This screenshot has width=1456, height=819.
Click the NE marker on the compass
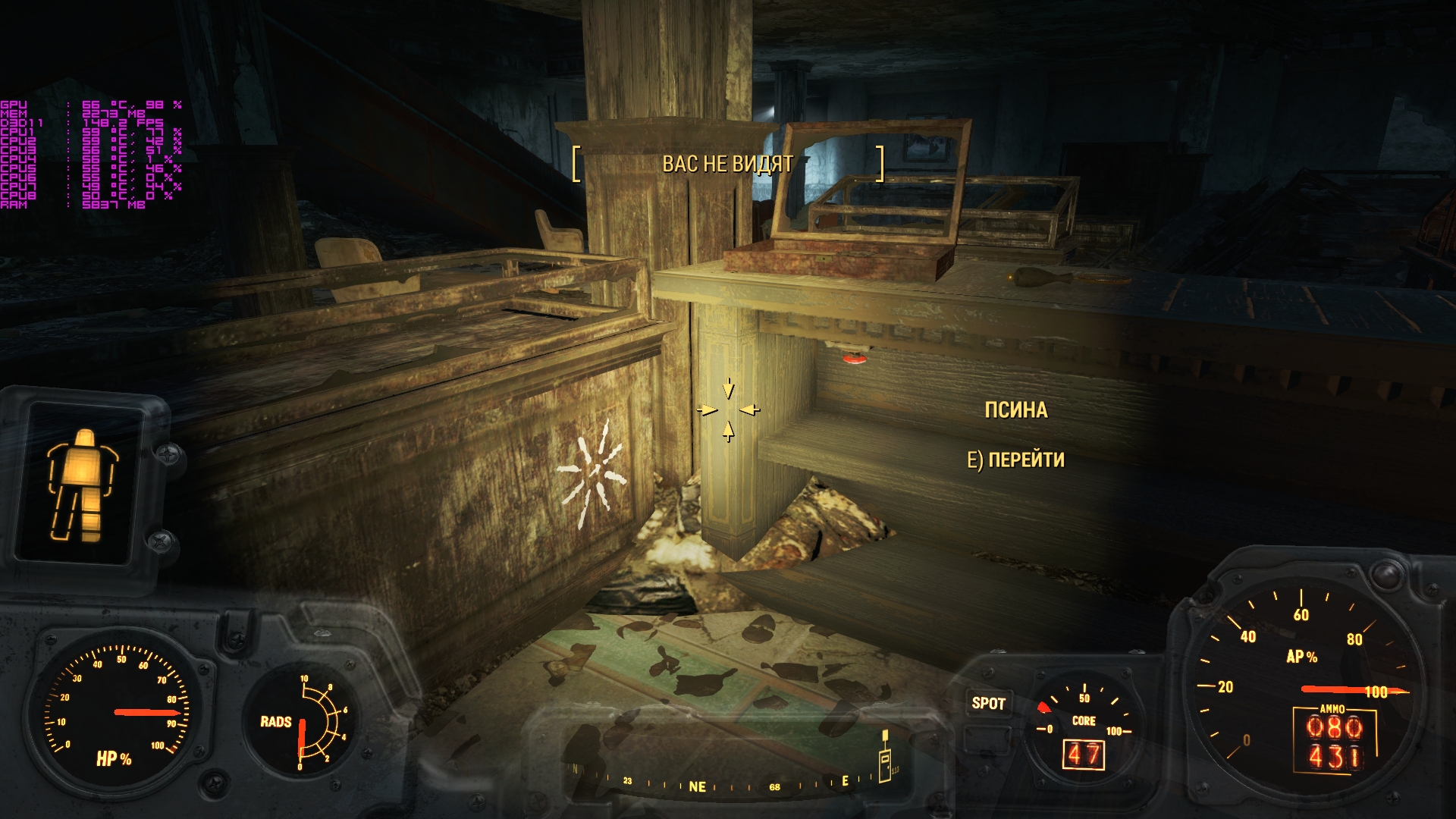coord(698,786)
